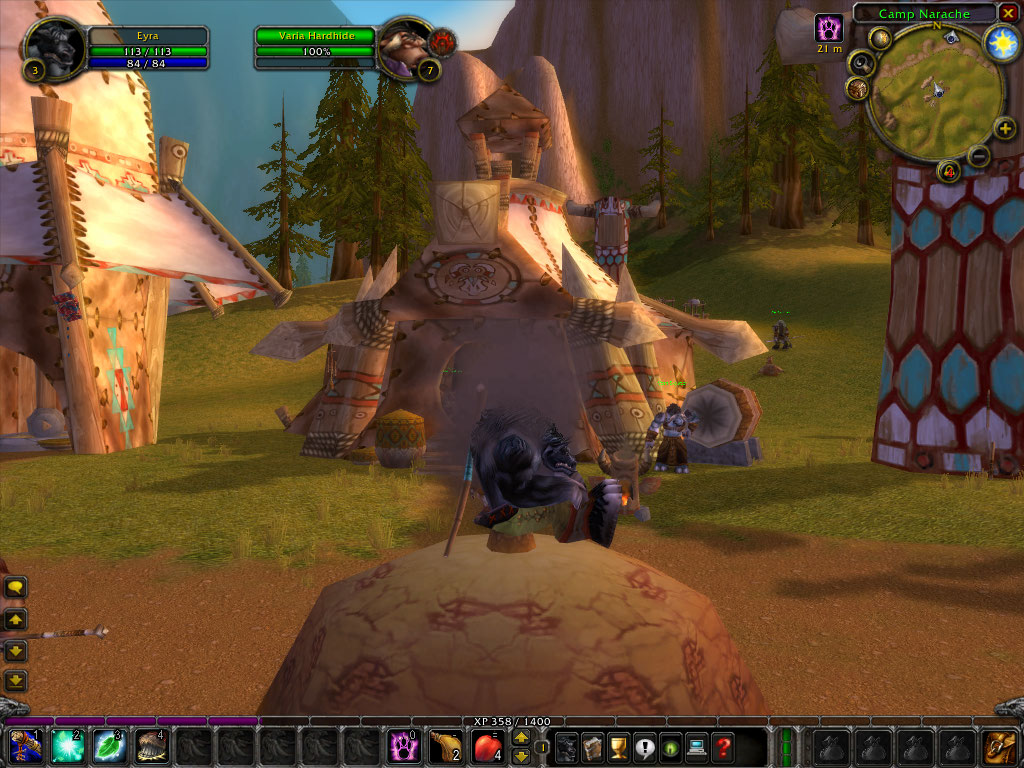Click the sun day-night indicator
The height and width of the screenshot is (768, 1024).
(1000, 42)
